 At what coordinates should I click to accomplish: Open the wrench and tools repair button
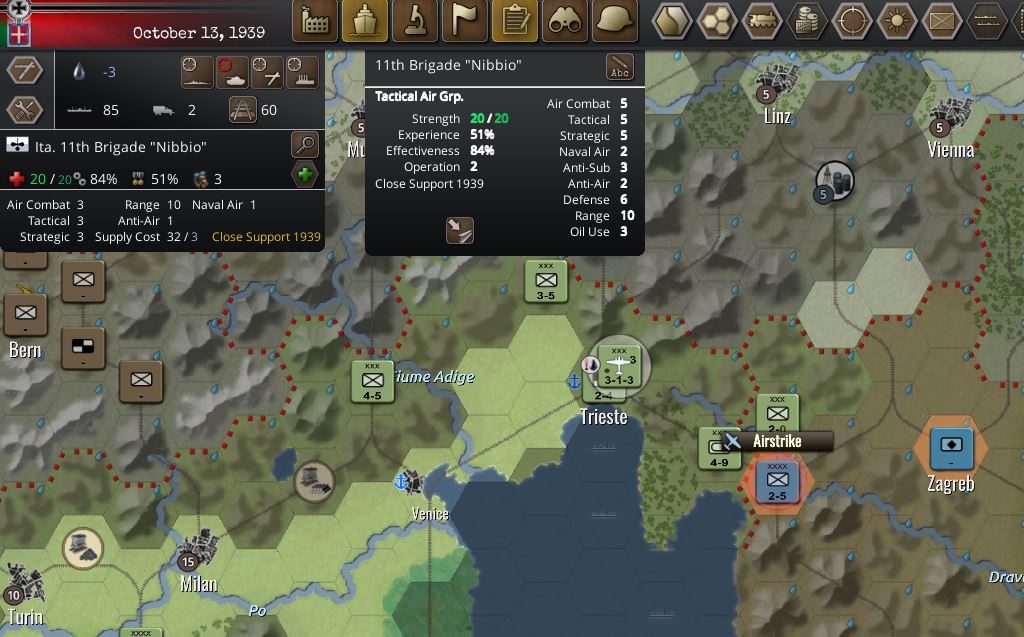pyautogui.click(x=24, y=110)
